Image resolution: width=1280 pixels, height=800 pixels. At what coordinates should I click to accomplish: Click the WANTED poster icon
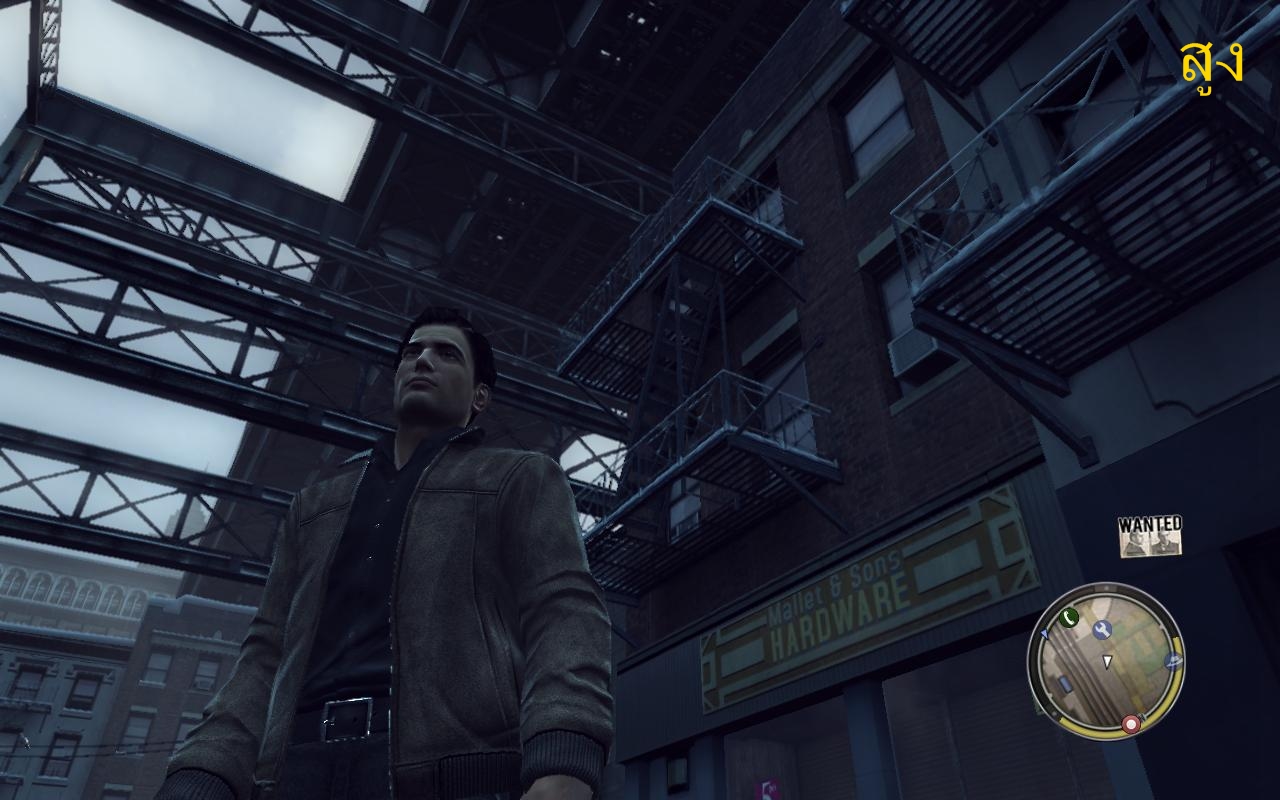(x=1150, y=536)
